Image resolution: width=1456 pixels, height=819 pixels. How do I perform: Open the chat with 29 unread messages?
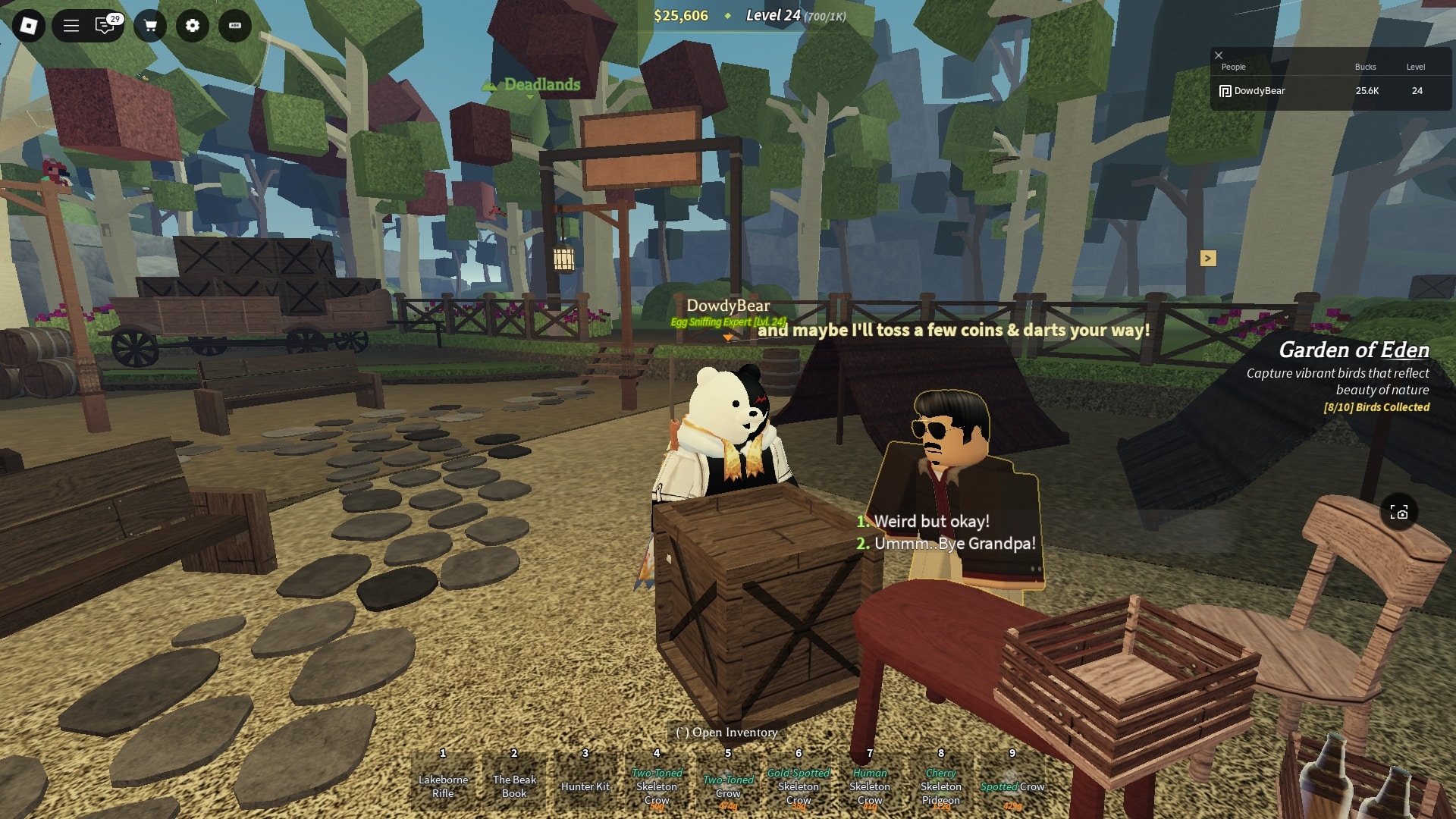tap(105, 27)
